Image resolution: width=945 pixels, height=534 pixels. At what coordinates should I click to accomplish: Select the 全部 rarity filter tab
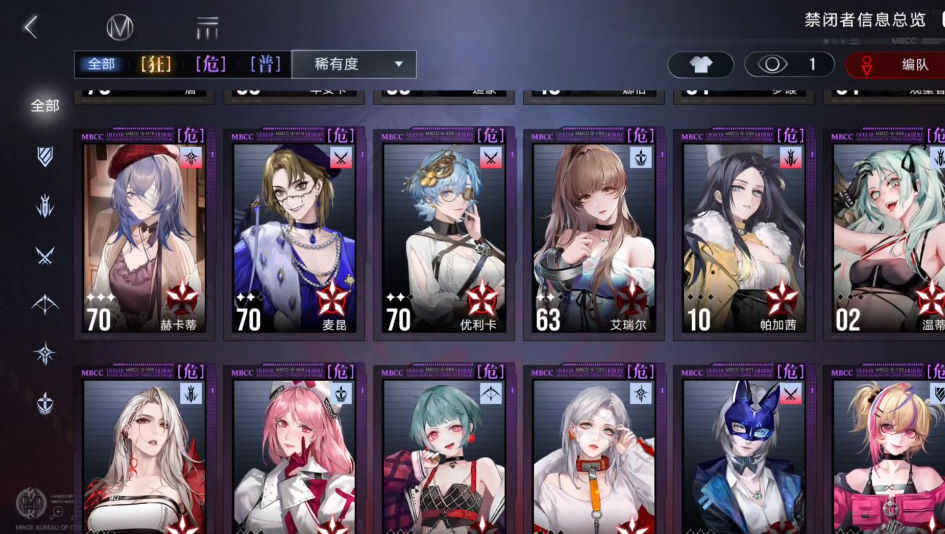pos(102,64)
